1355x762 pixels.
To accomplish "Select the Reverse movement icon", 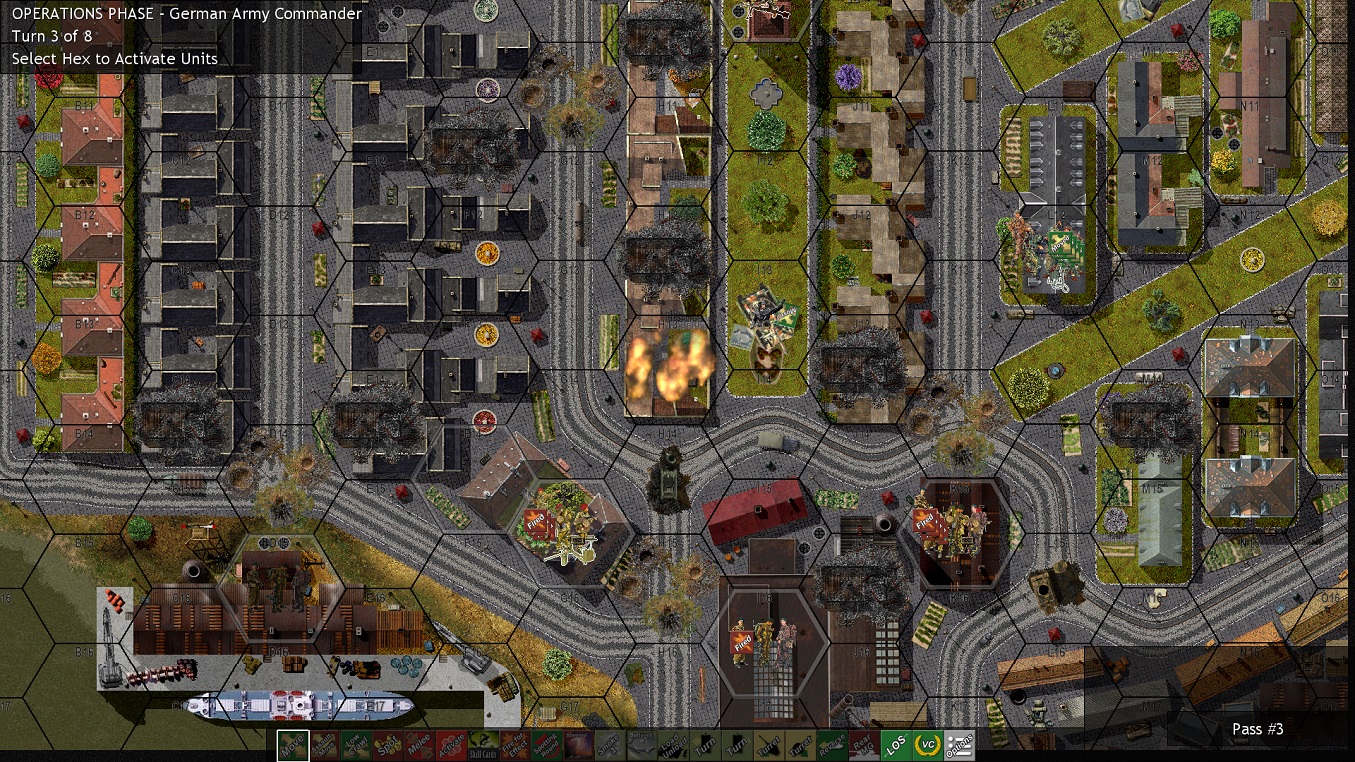I will [830, 745].
